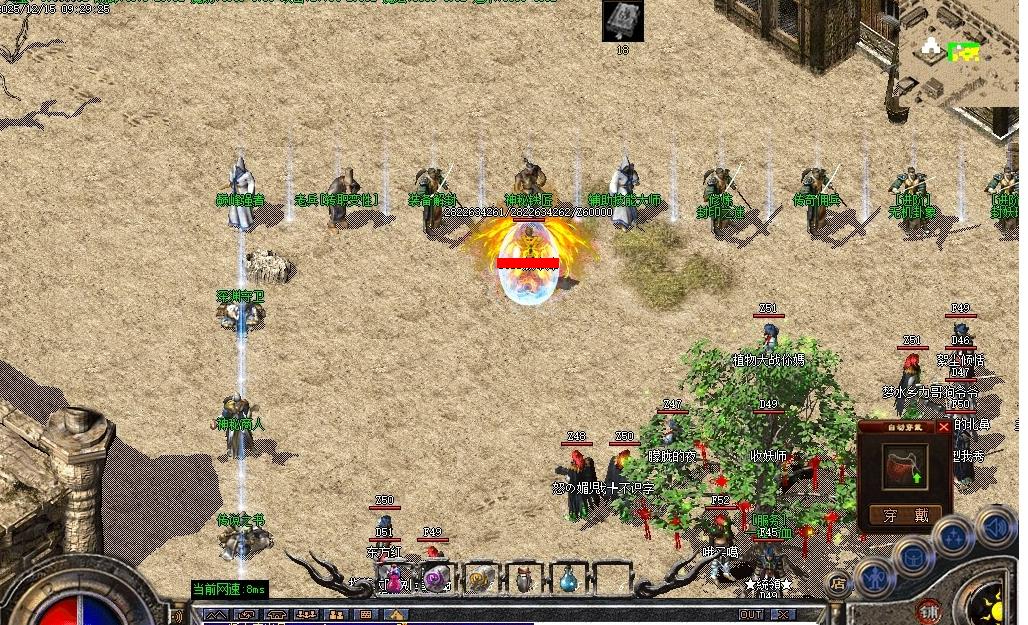
Task: Click the grey book buff icon
Action: coord(622,21)
